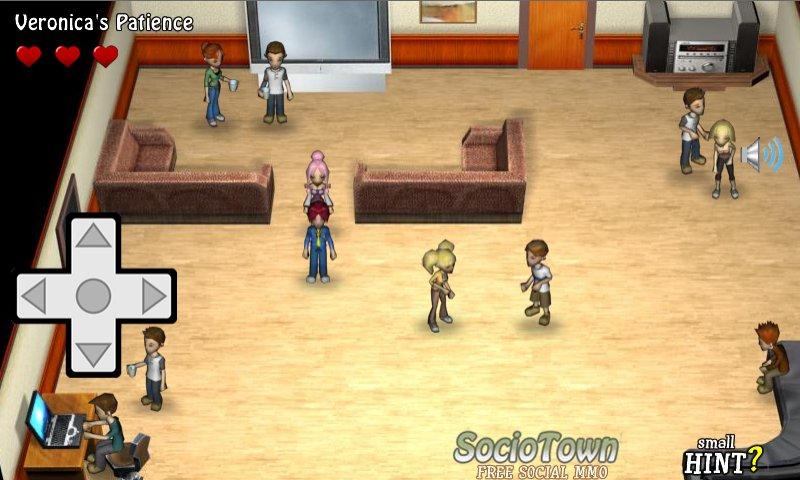Tap the D-pad right arrow
The width and height of the screenshot is (800, 480).
153,296
